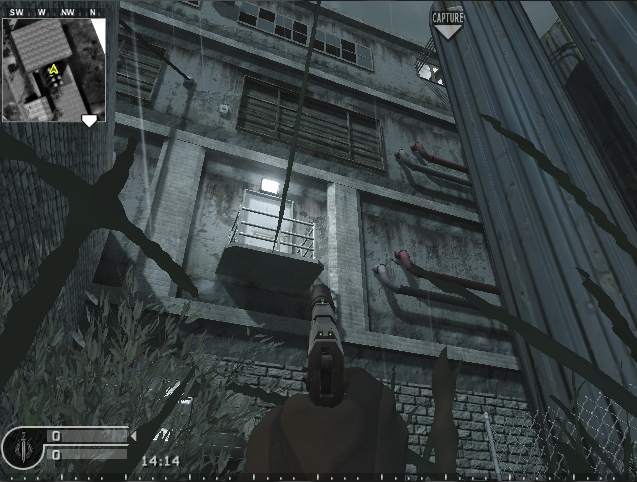
Task: Select the round knife emblem icon
Action: (x=22, y=449)
